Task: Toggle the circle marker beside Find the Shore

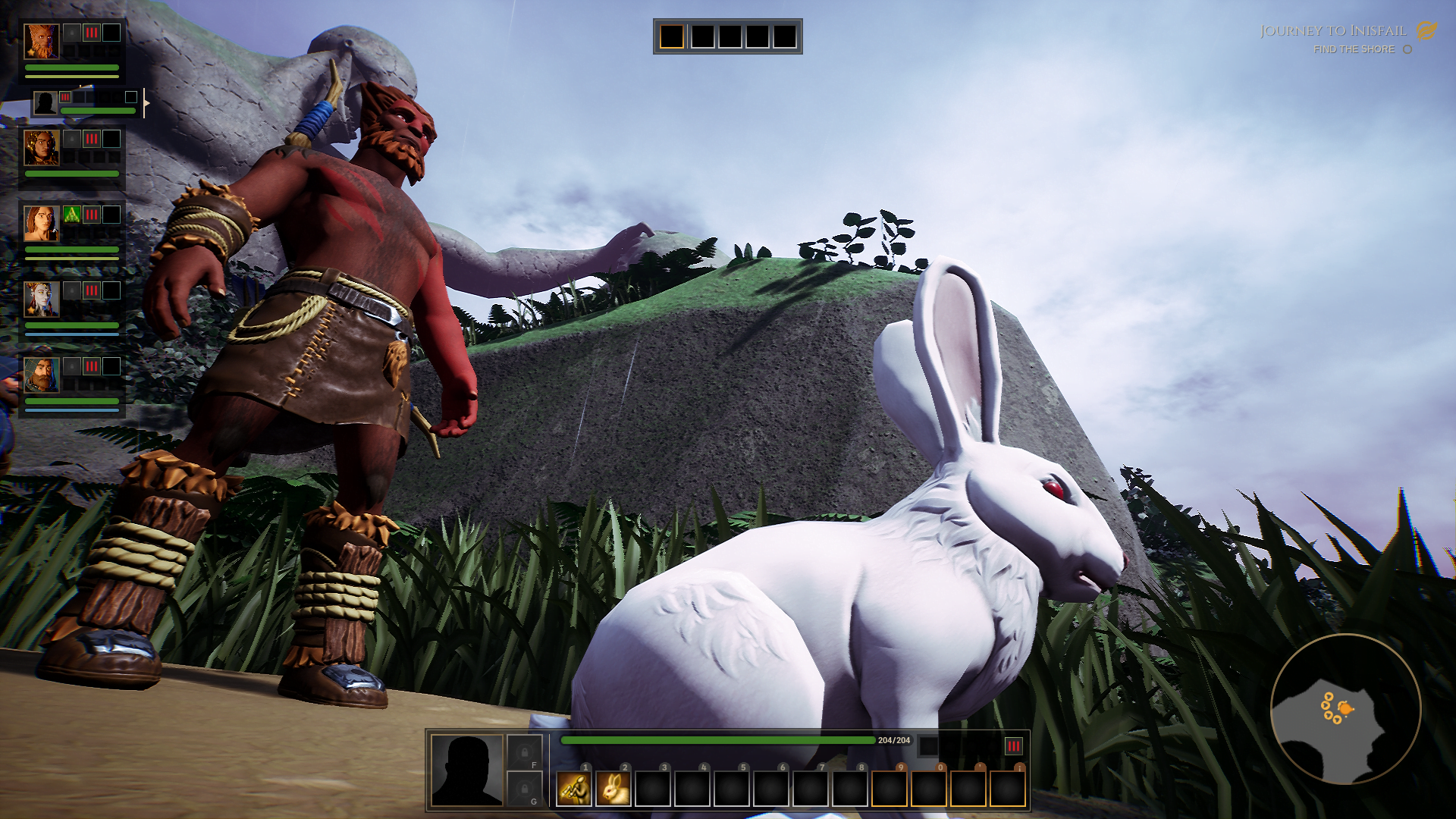Action: coord(1407,49)
